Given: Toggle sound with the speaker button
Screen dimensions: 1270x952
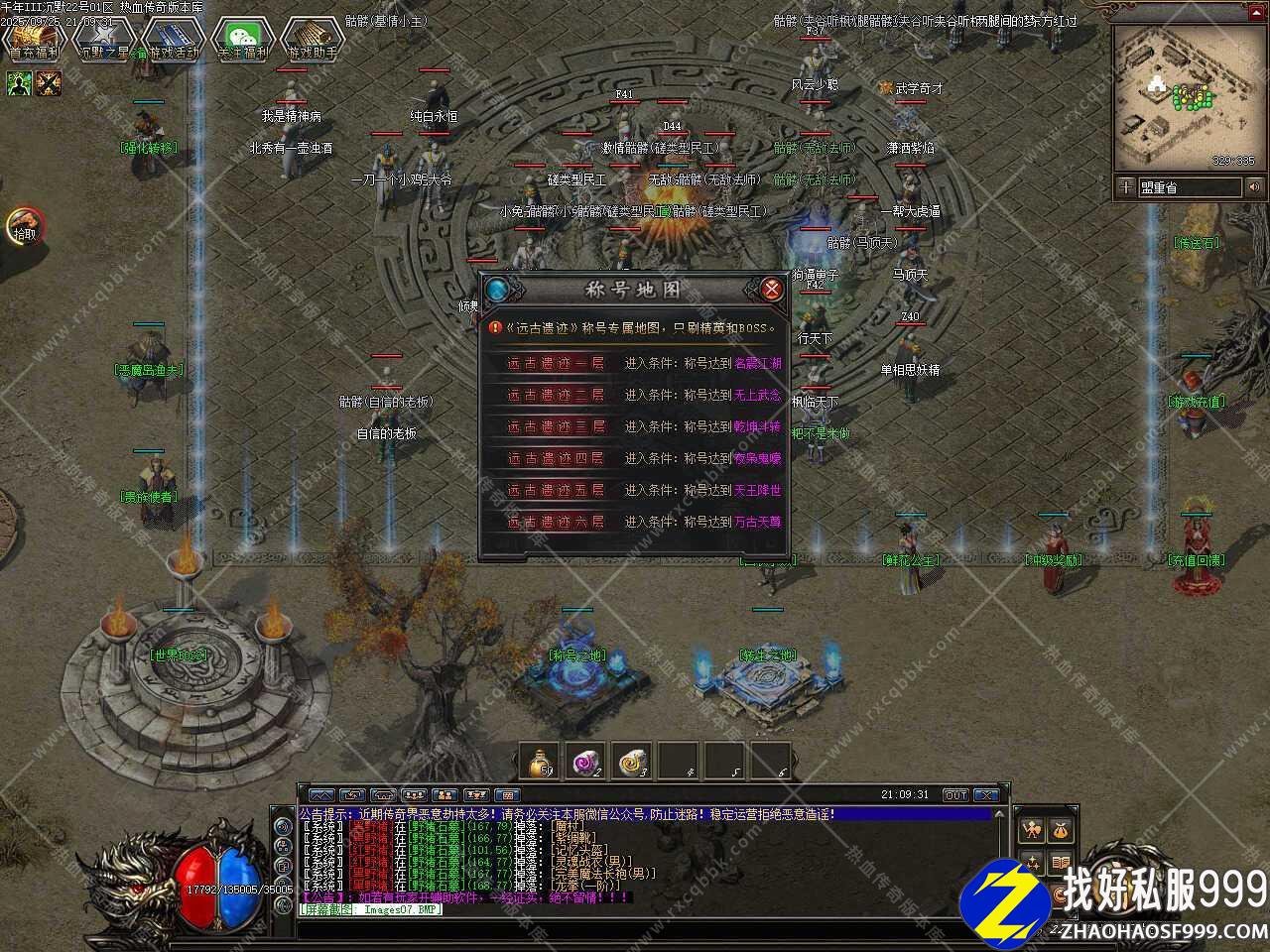Looking at the screenshot, I should point(1255,186).
